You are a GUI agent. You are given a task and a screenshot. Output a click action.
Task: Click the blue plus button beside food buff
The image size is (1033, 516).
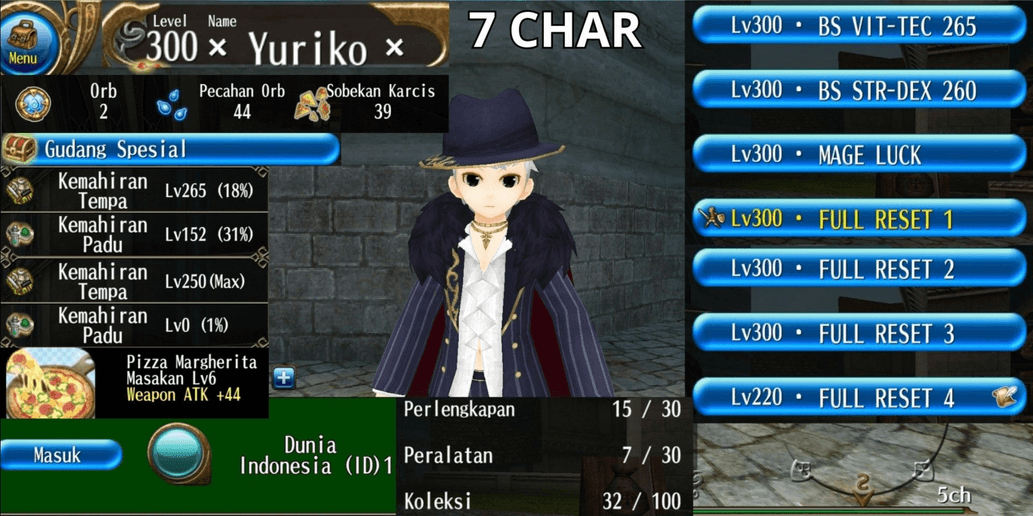284,378
